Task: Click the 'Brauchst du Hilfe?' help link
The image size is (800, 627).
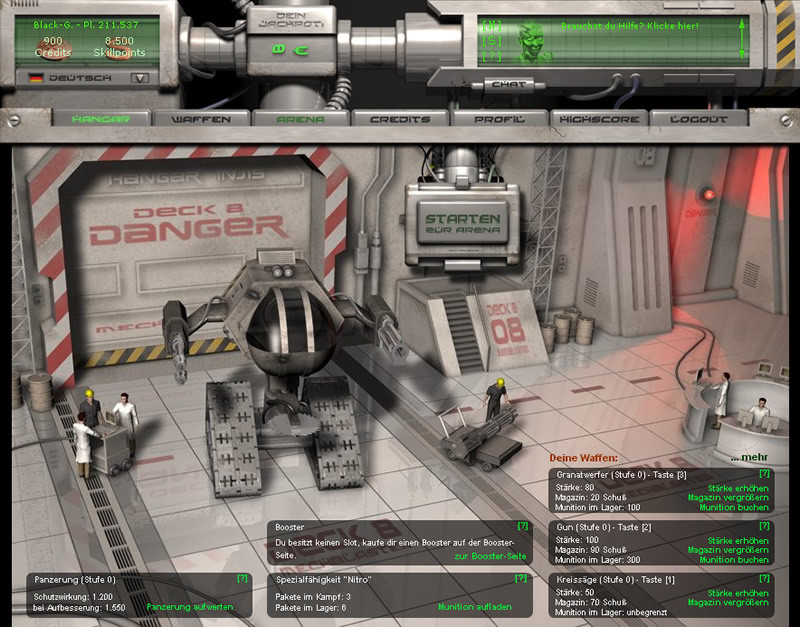Action: [630, 26]
